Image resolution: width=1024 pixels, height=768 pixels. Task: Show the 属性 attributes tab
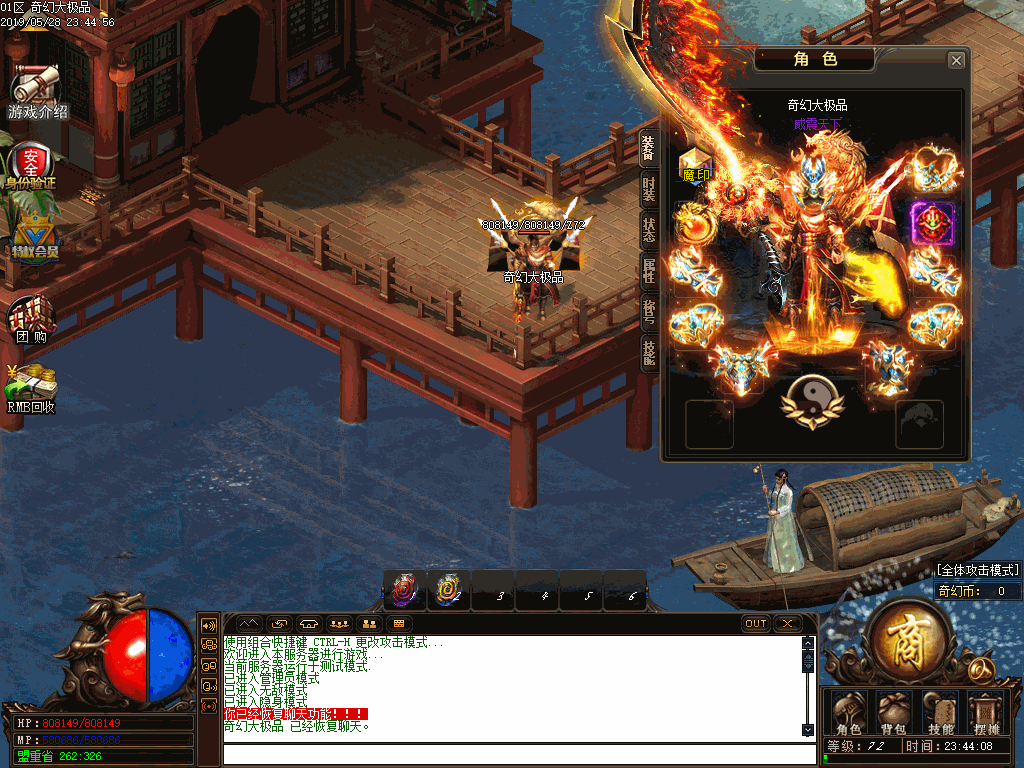click(x=649, y=272)
